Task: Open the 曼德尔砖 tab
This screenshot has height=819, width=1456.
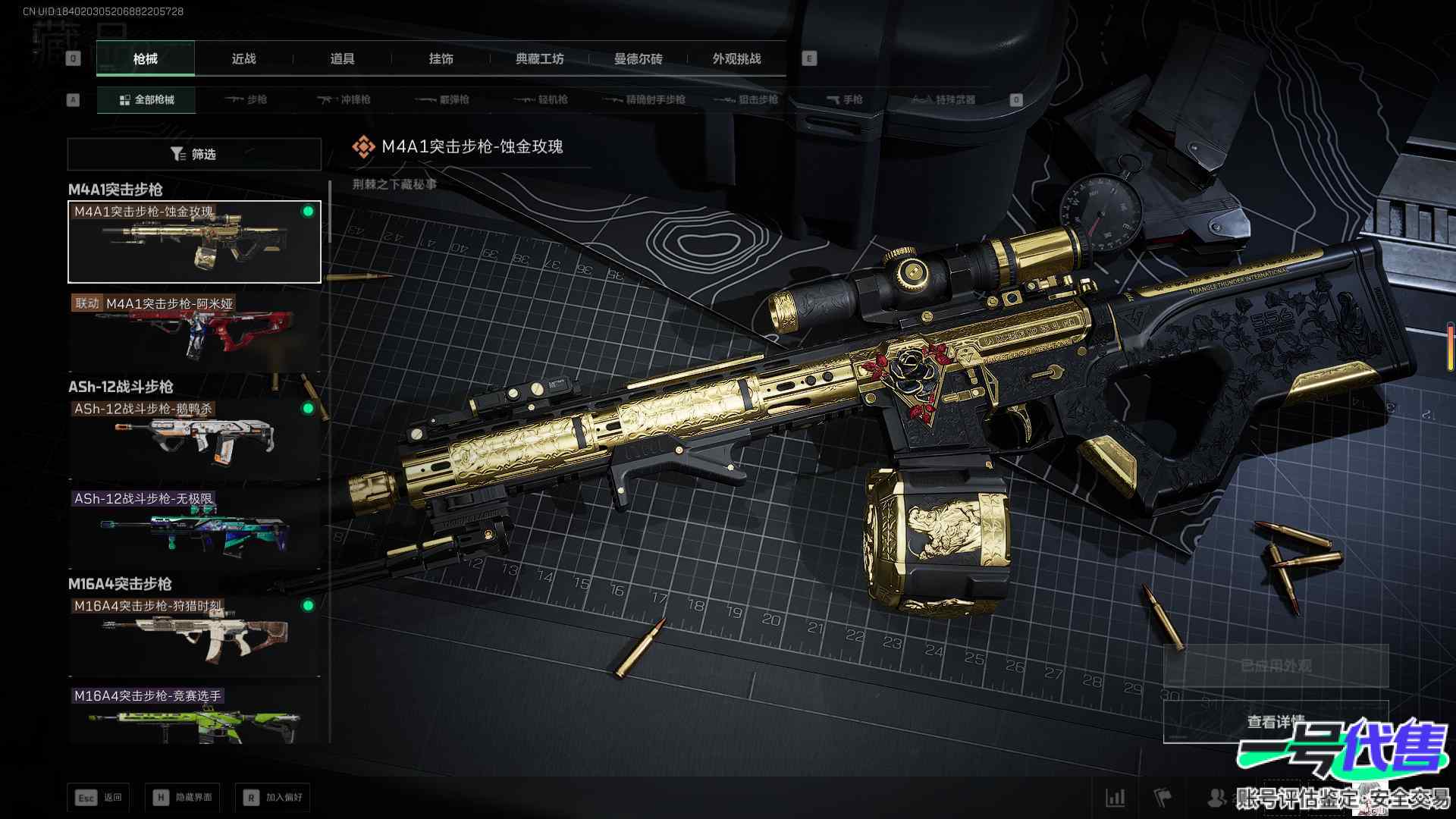Action: pos(638,58)
